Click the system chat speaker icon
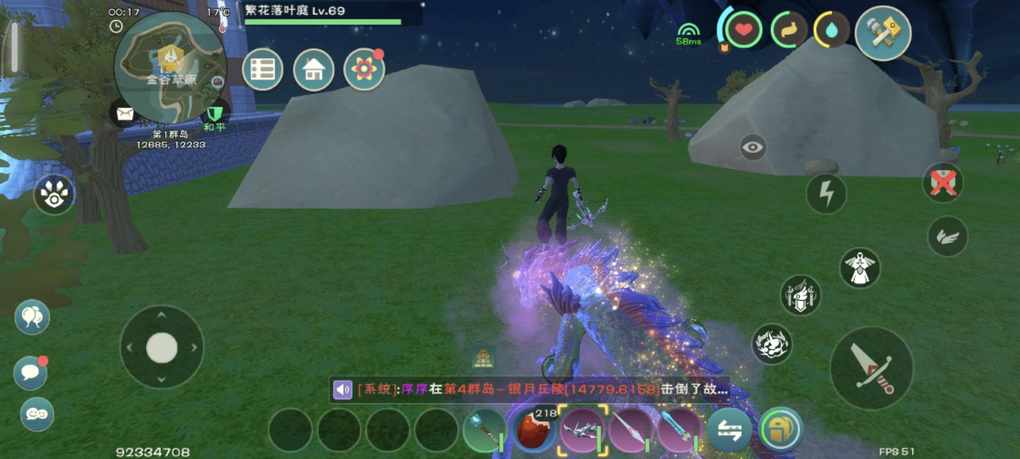The width and height of the screenshot is (1020, 459). pos(343,389)
